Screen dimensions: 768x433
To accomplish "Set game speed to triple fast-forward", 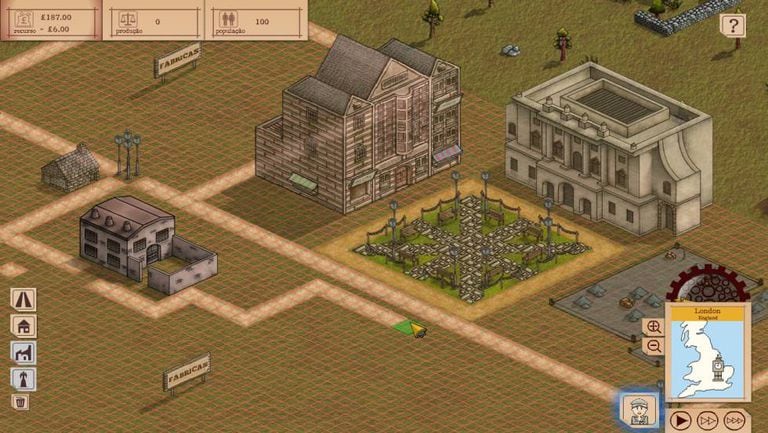I will 735,419.
